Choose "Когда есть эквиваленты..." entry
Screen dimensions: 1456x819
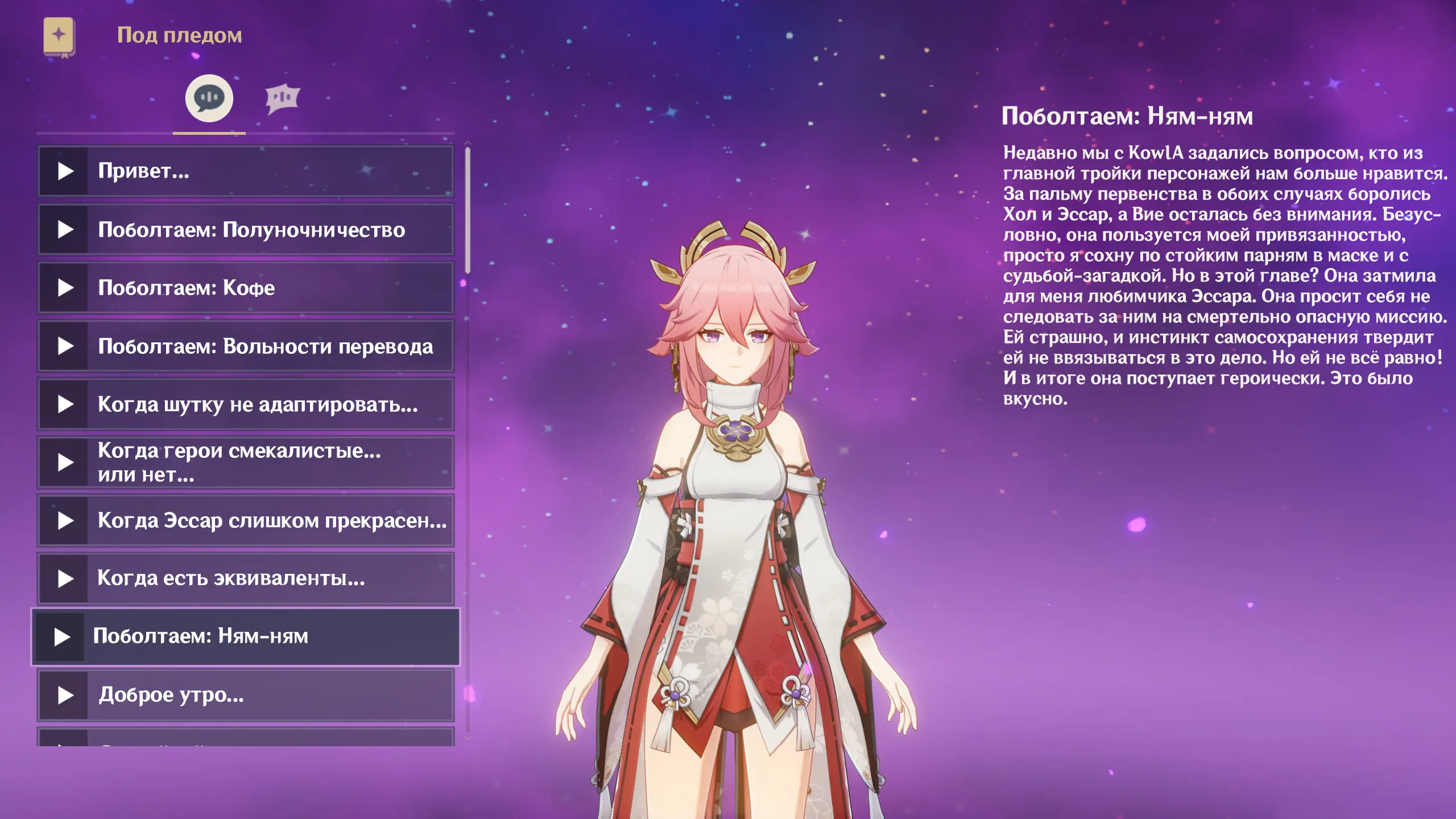point(246,579)
